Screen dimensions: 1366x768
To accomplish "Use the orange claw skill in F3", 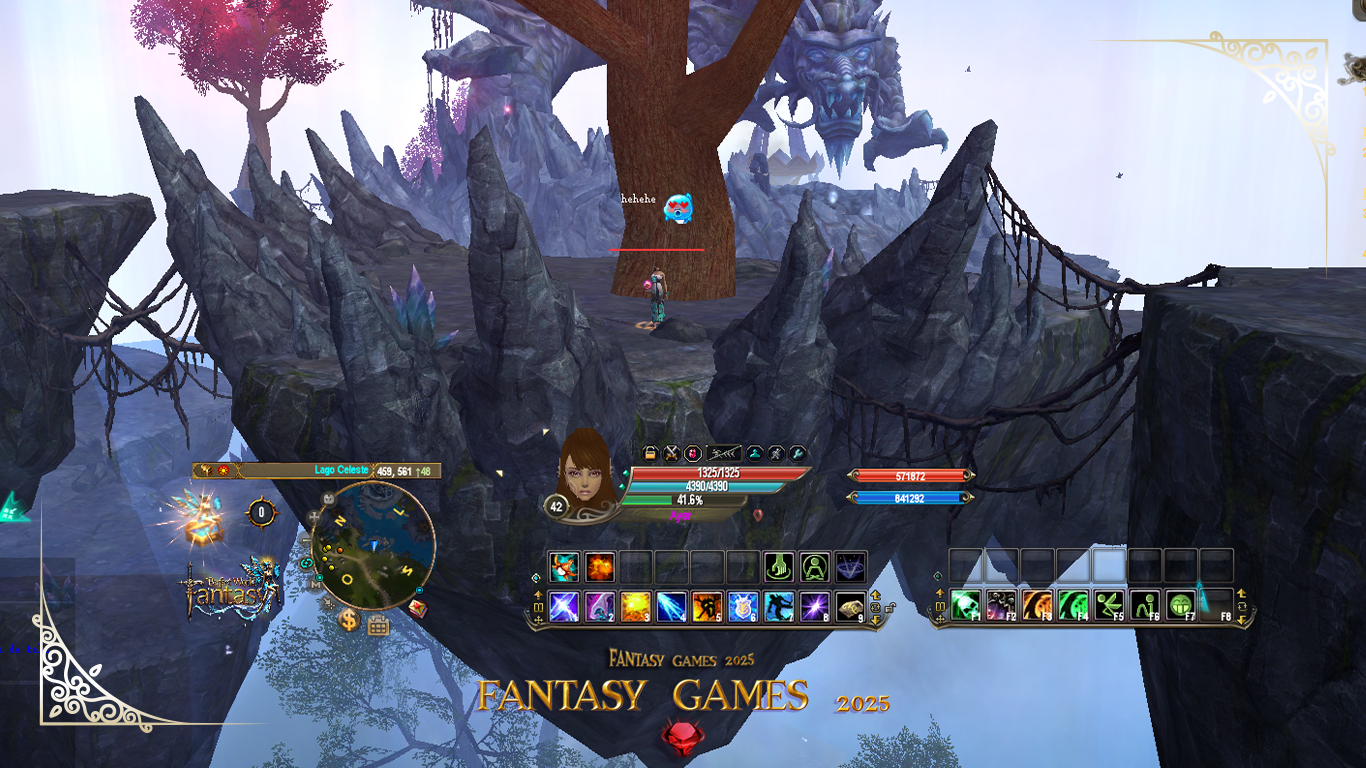I will (1037, 605).
